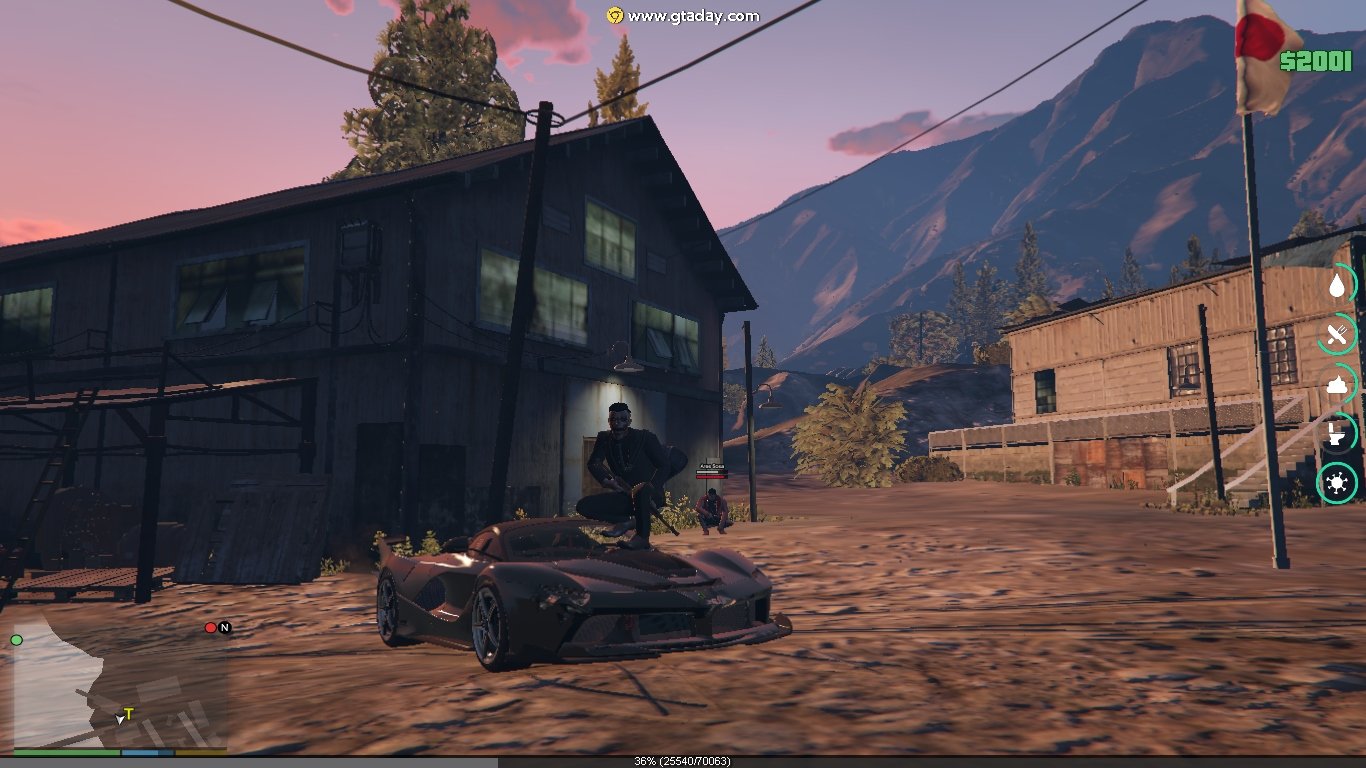This screenshot has height=768, width=1366.
Task: Click the red dot blip beside the north marker
Action: [210, 628]
